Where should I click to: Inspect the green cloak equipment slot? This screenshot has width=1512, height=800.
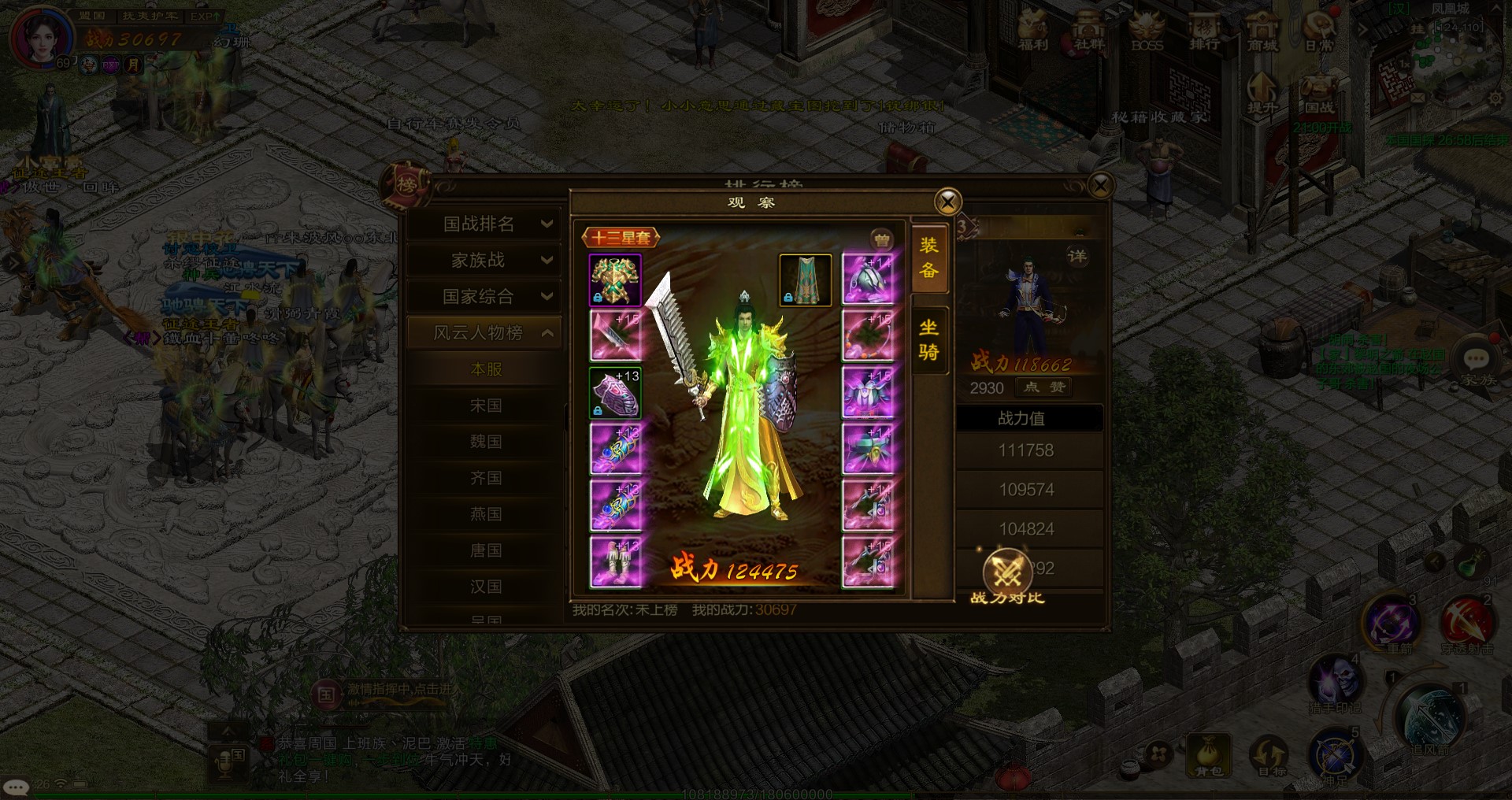(x=805, y=280)
